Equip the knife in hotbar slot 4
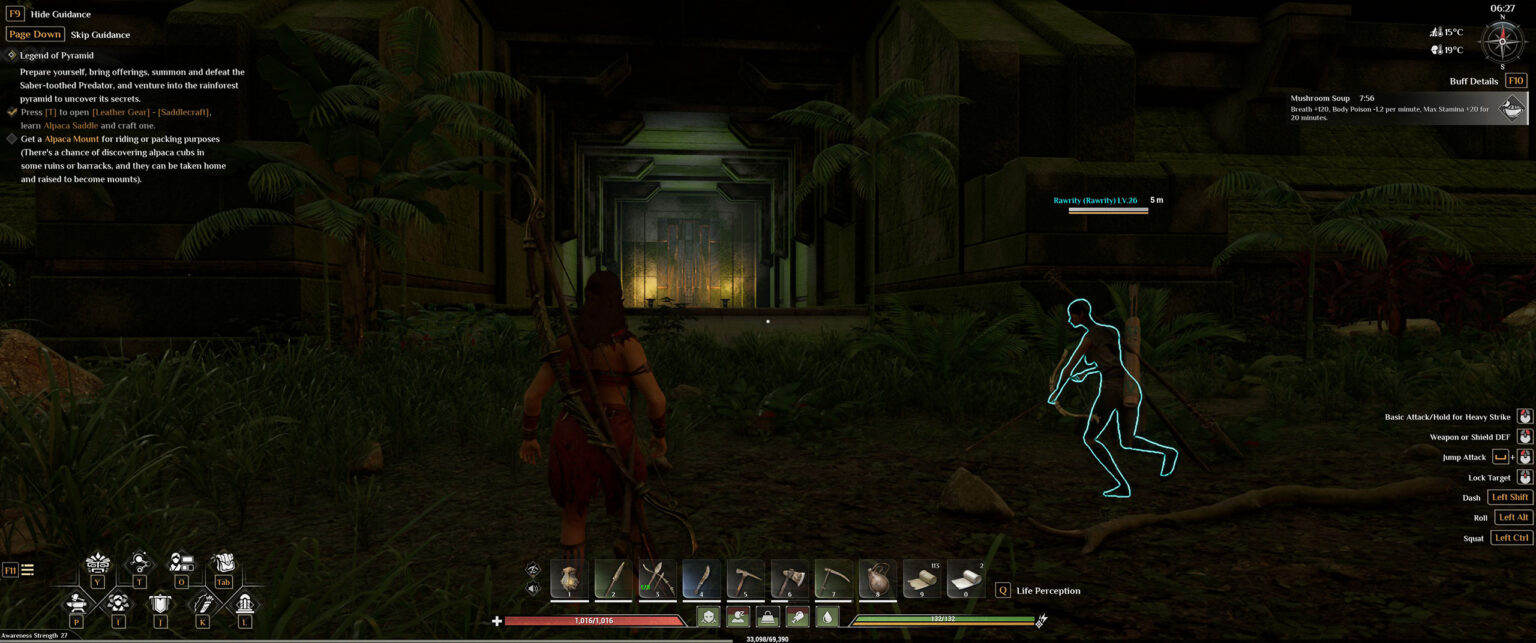The image size is (1536, 643). pos(701,579)
